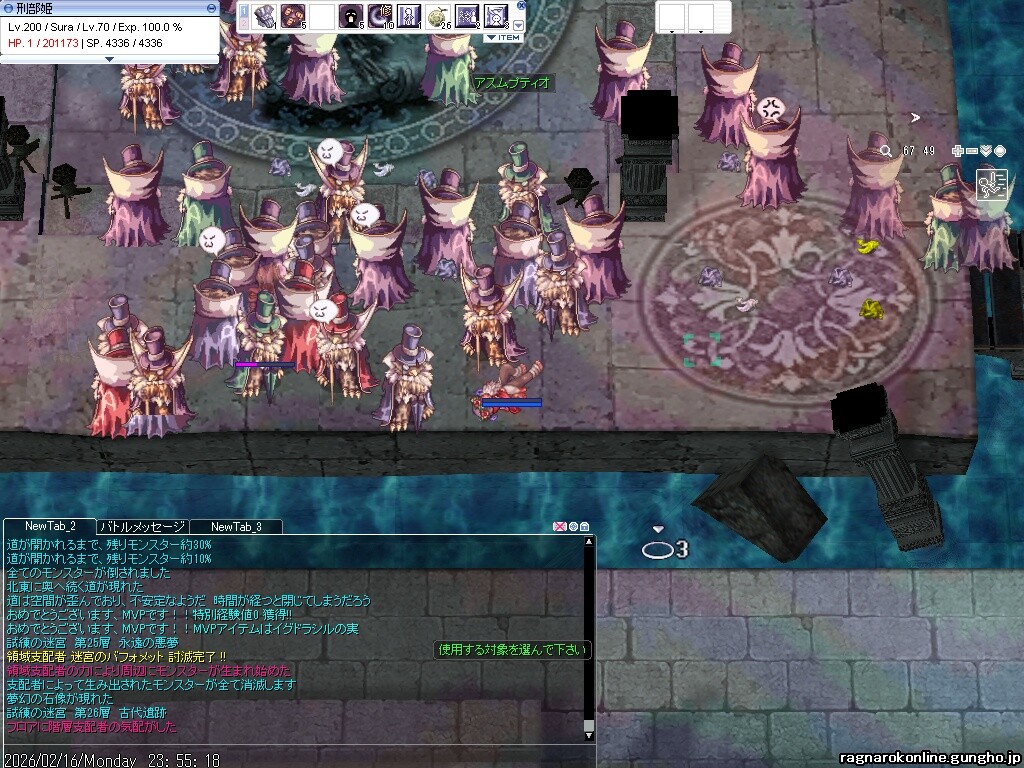This screenshot has width=1024, height=768.
Task: Switch to the NewTab_2 chat tab
Action: [51, 526]
